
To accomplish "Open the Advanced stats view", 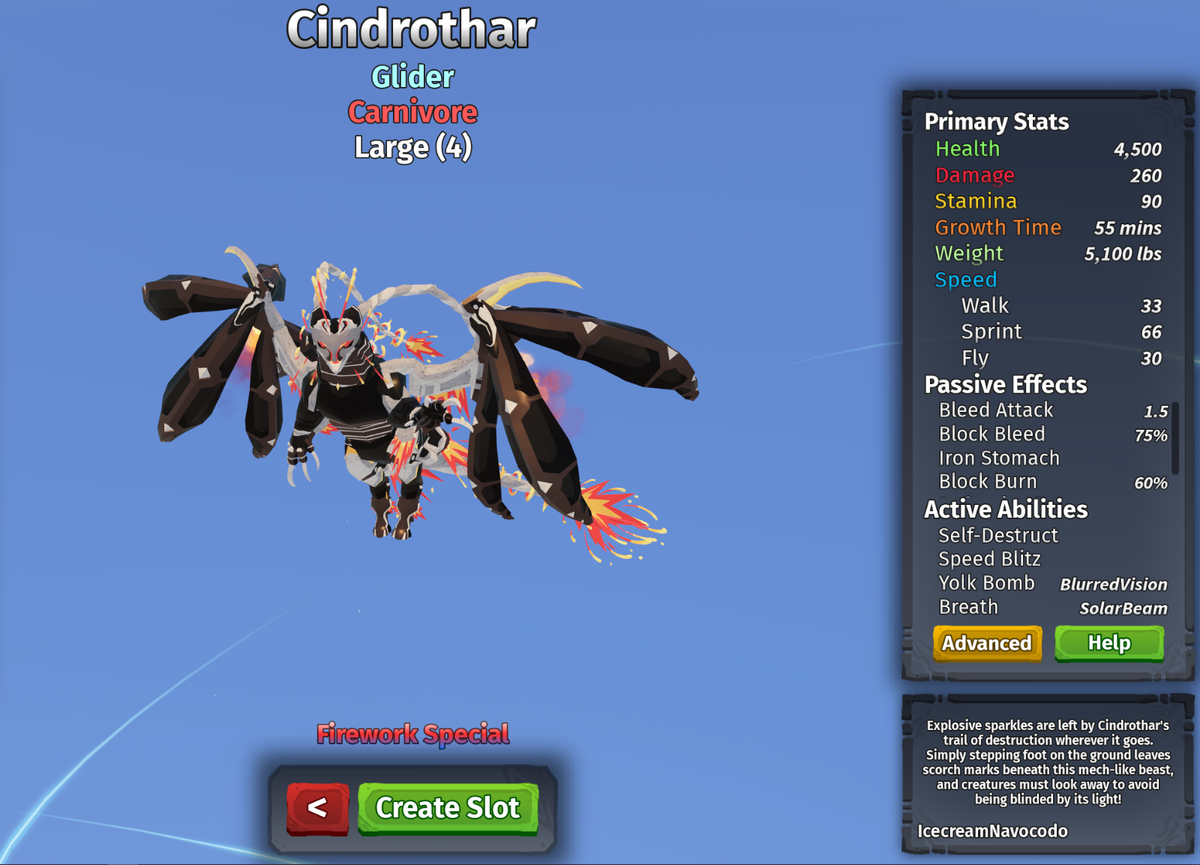I will click(x=987, y=643).
